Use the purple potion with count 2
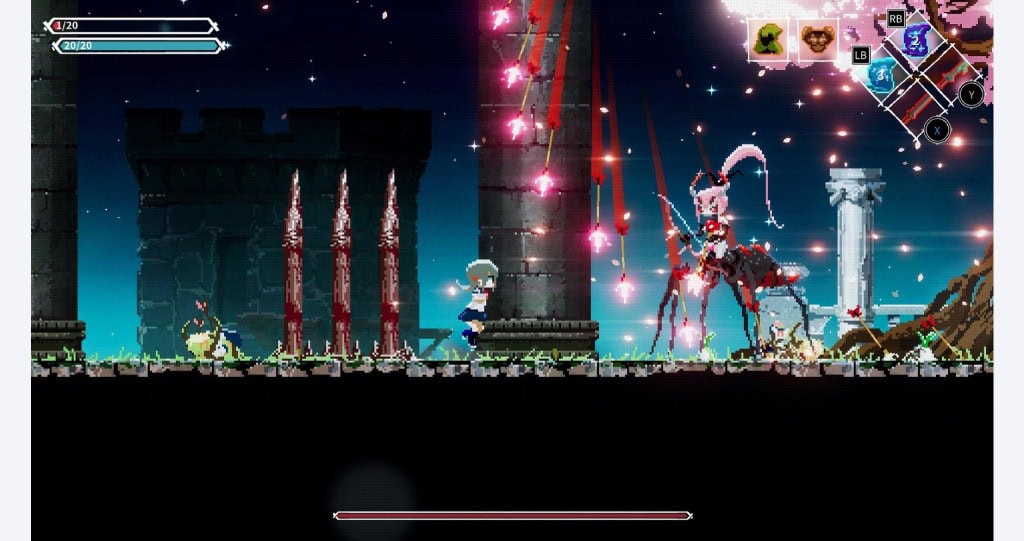 [915, 41]
